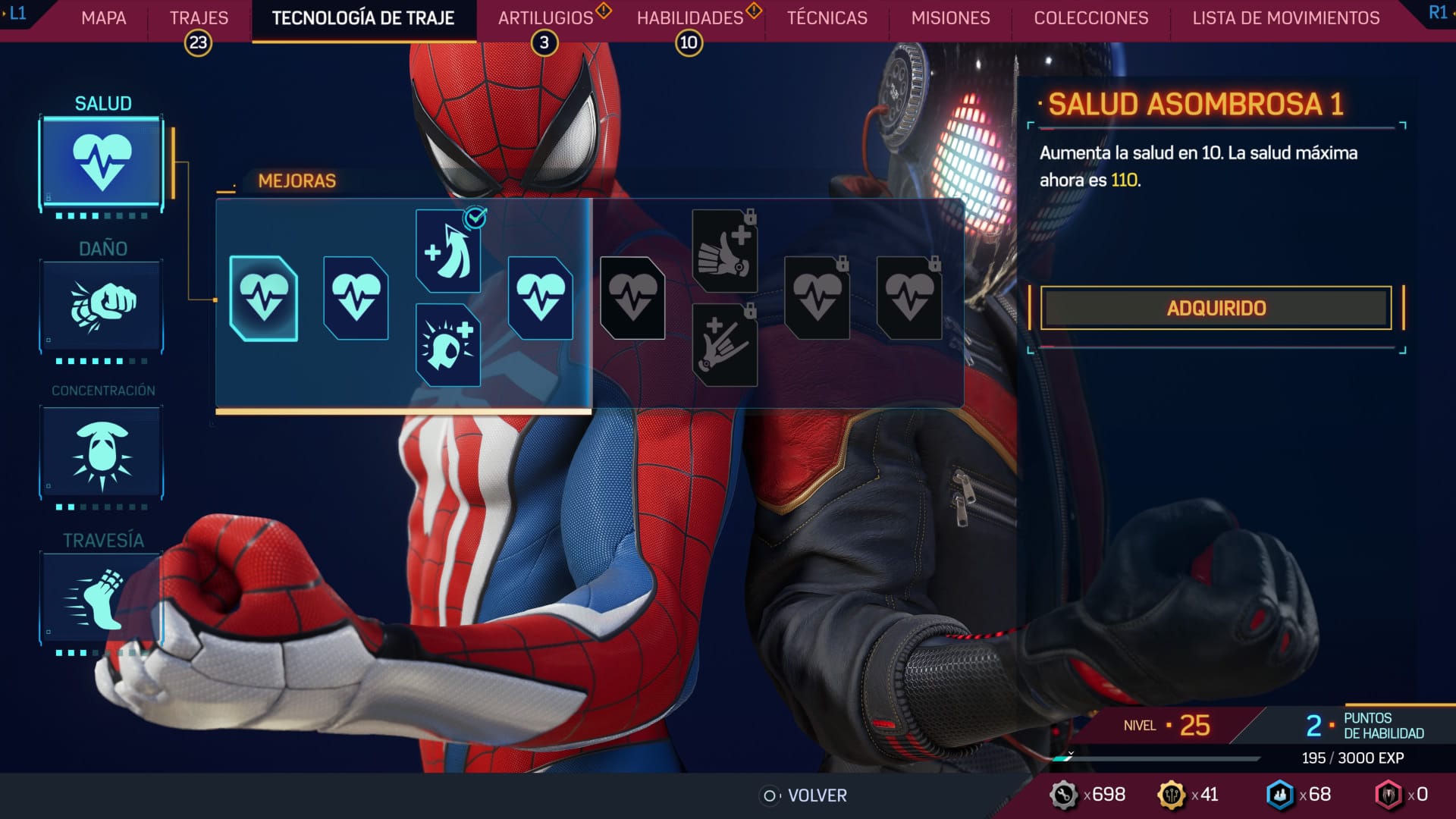Viewport: 1456px width, 819px height.
Task: Click the Adquirido button
Action: click(x=1216, y=308)
